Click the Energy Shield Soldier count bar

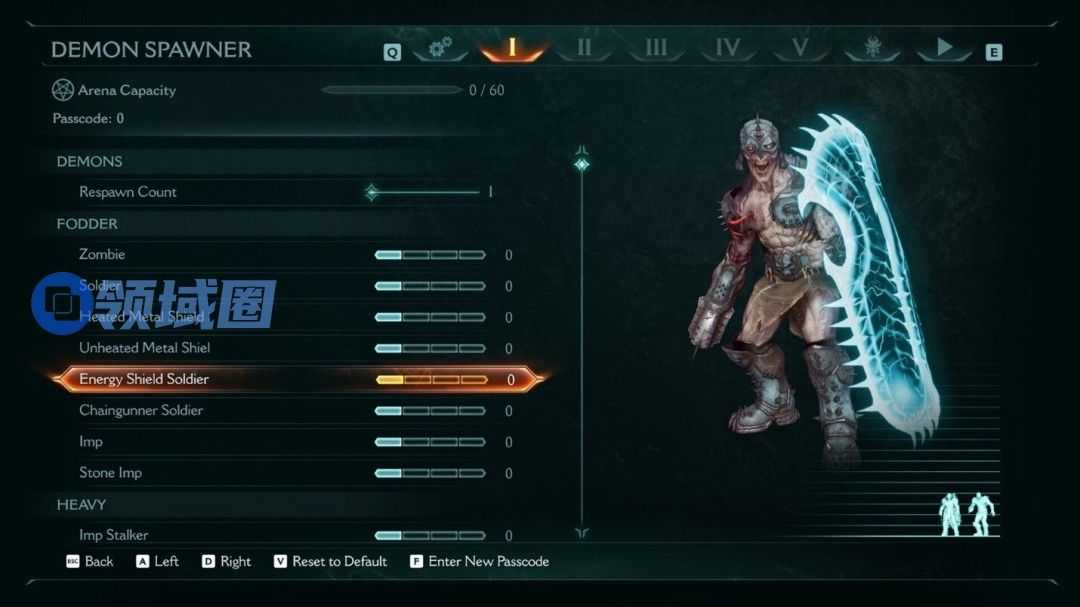431,380
